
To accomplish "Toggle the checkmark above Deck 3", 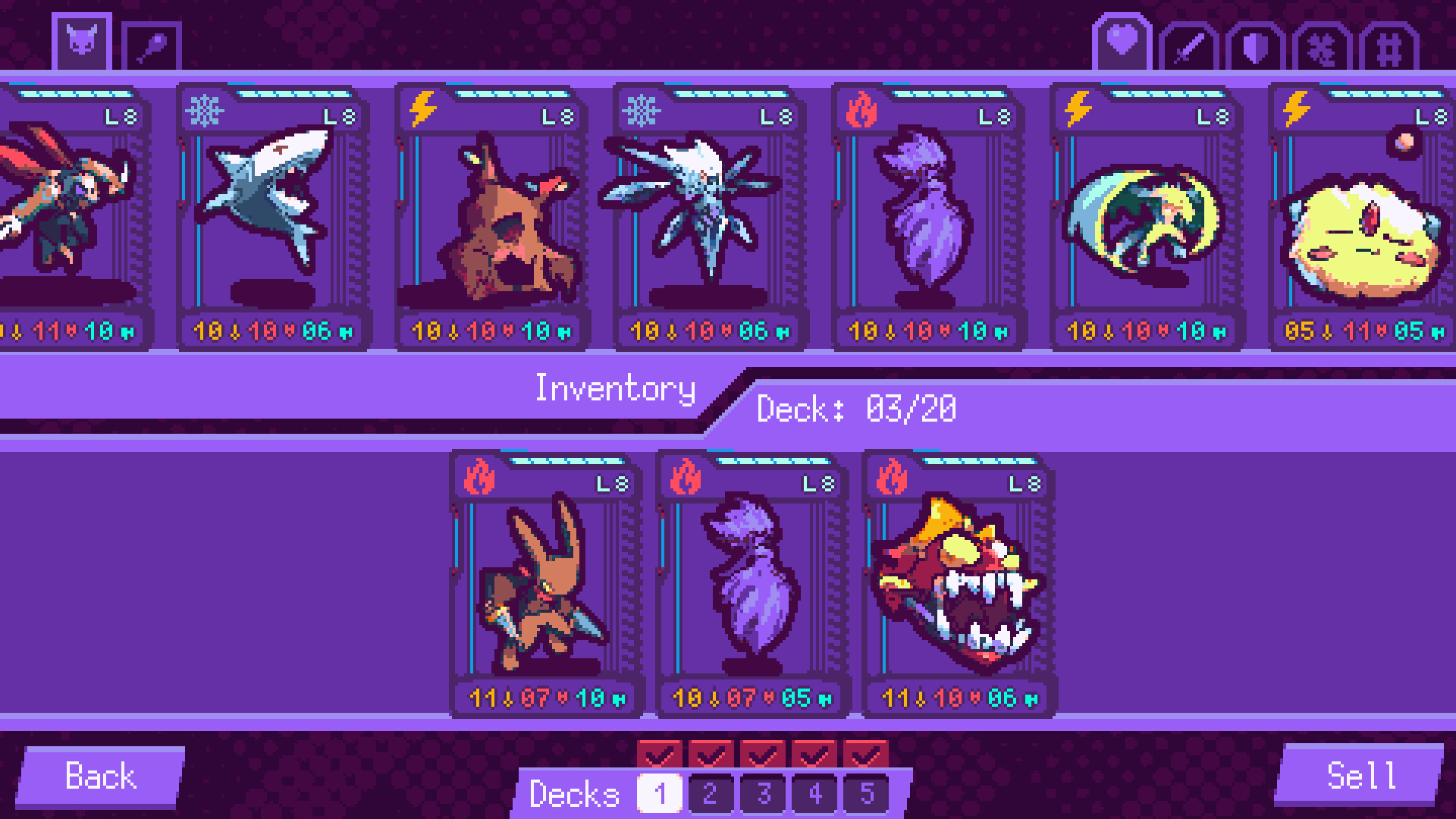I will click(764, 755).
